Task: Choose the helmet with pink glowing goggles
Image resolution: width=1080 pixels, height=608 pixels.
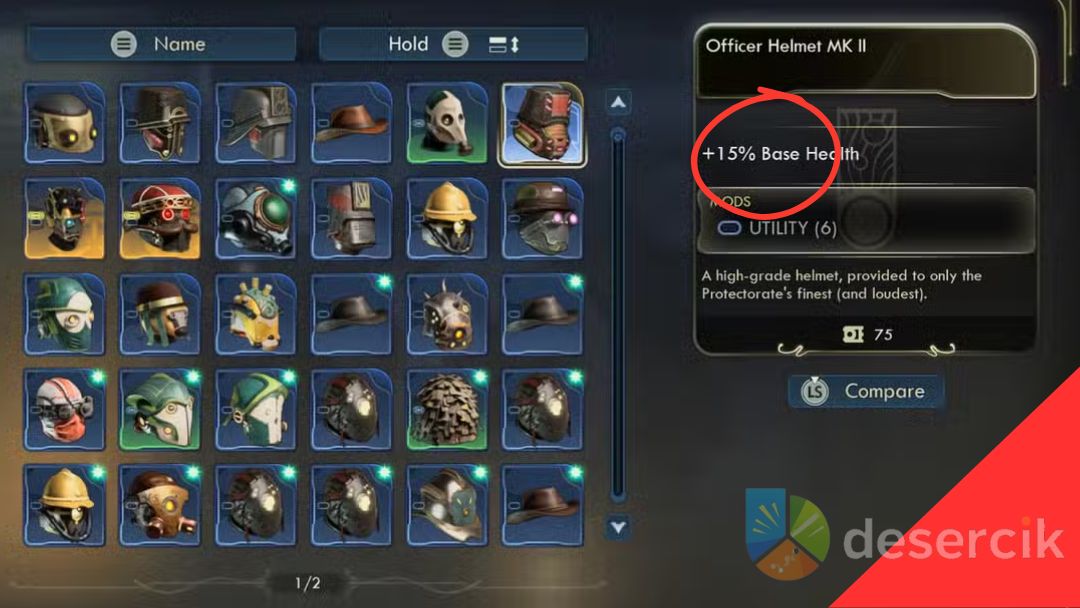Action: (x=544, y=218)
